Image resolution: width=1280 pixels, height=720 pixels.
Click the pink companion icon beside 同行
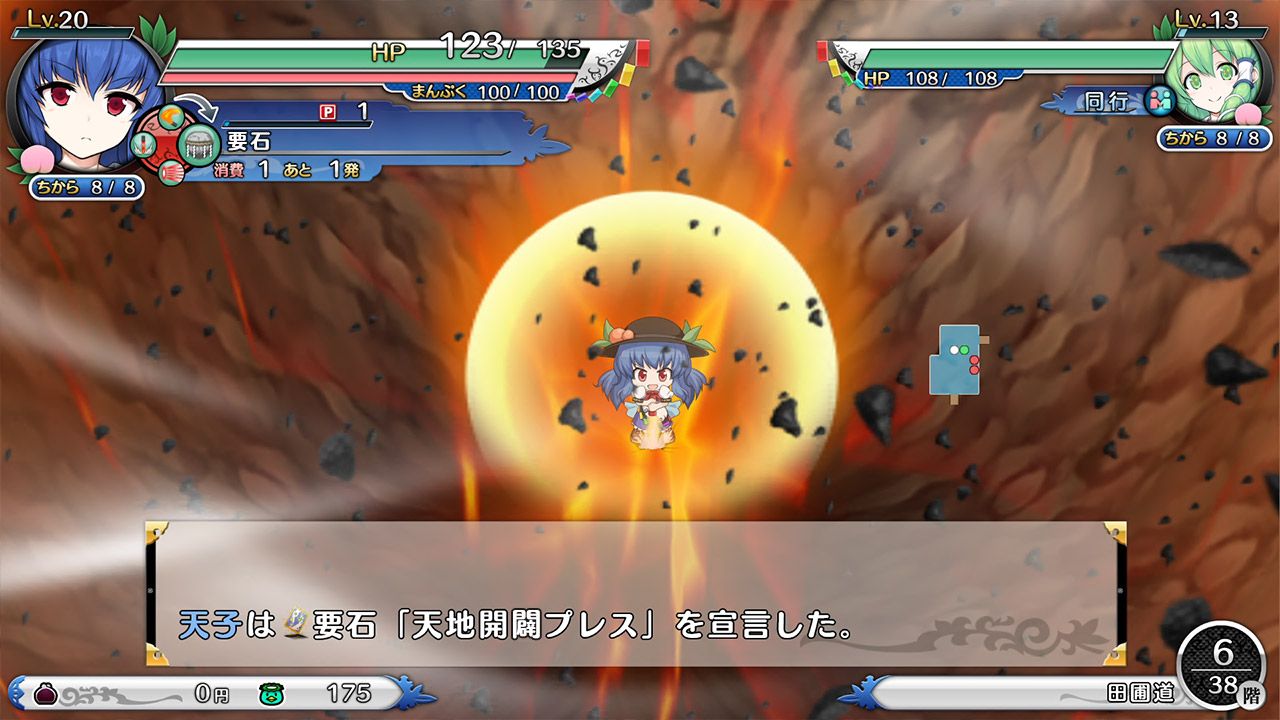tap(1162, 100)
